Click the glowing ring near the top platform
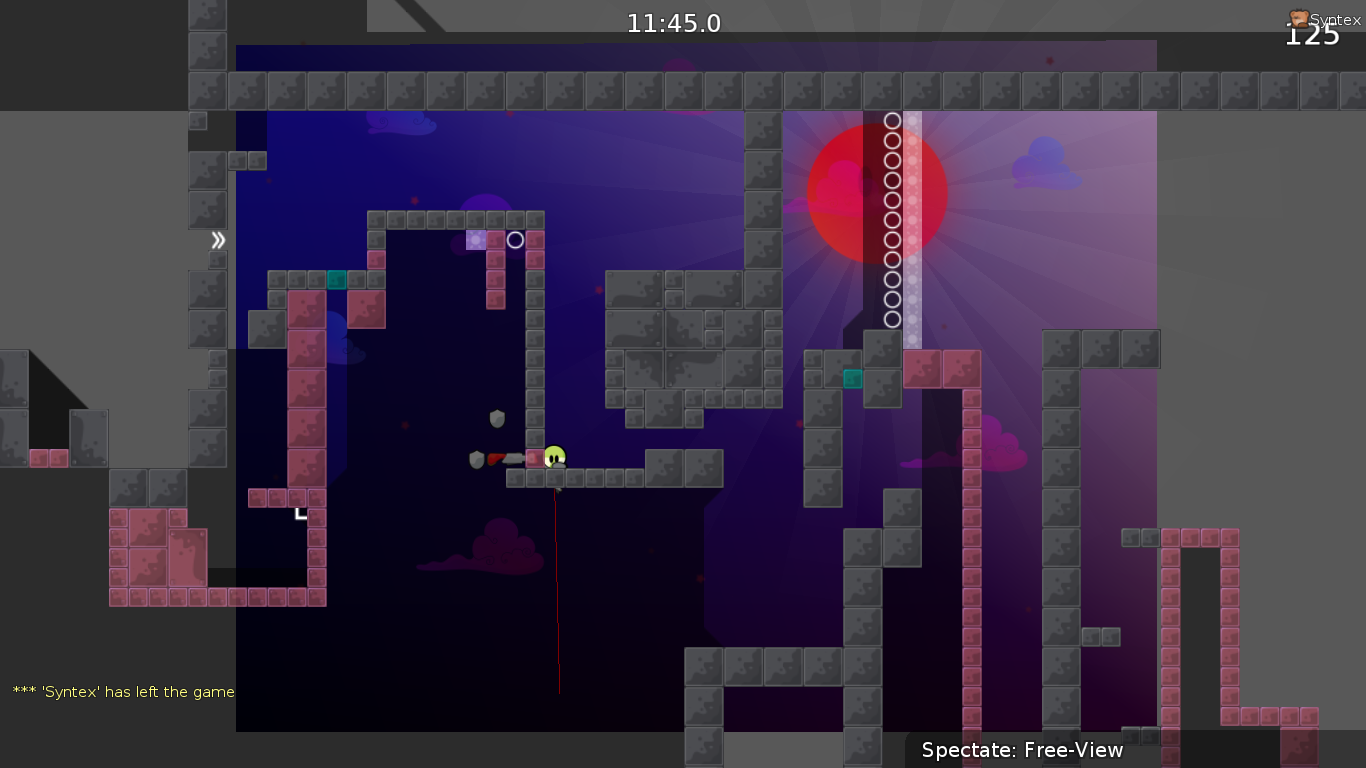1366x768 pixels. click(x=516, y=239)
